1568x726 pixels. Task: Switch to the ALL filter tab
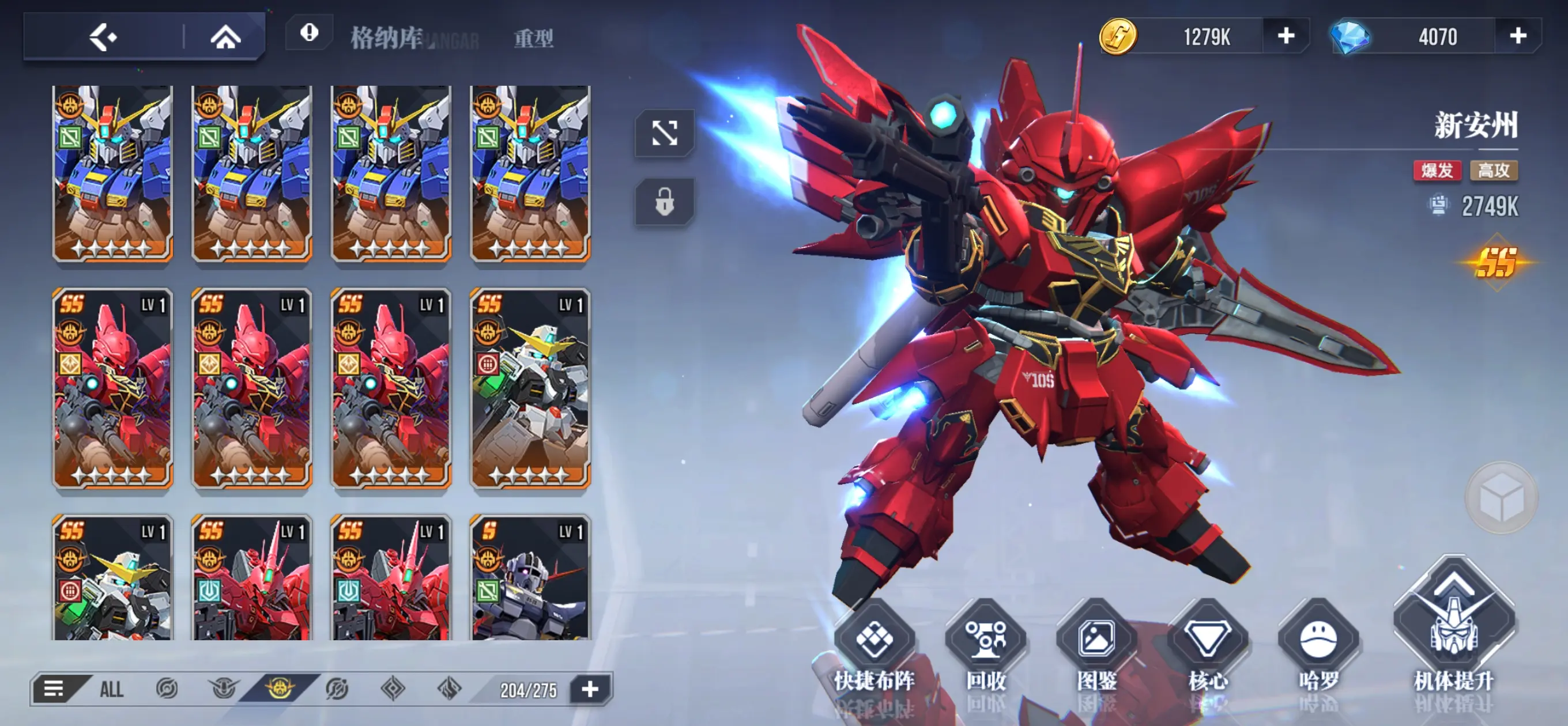(111, 690)
